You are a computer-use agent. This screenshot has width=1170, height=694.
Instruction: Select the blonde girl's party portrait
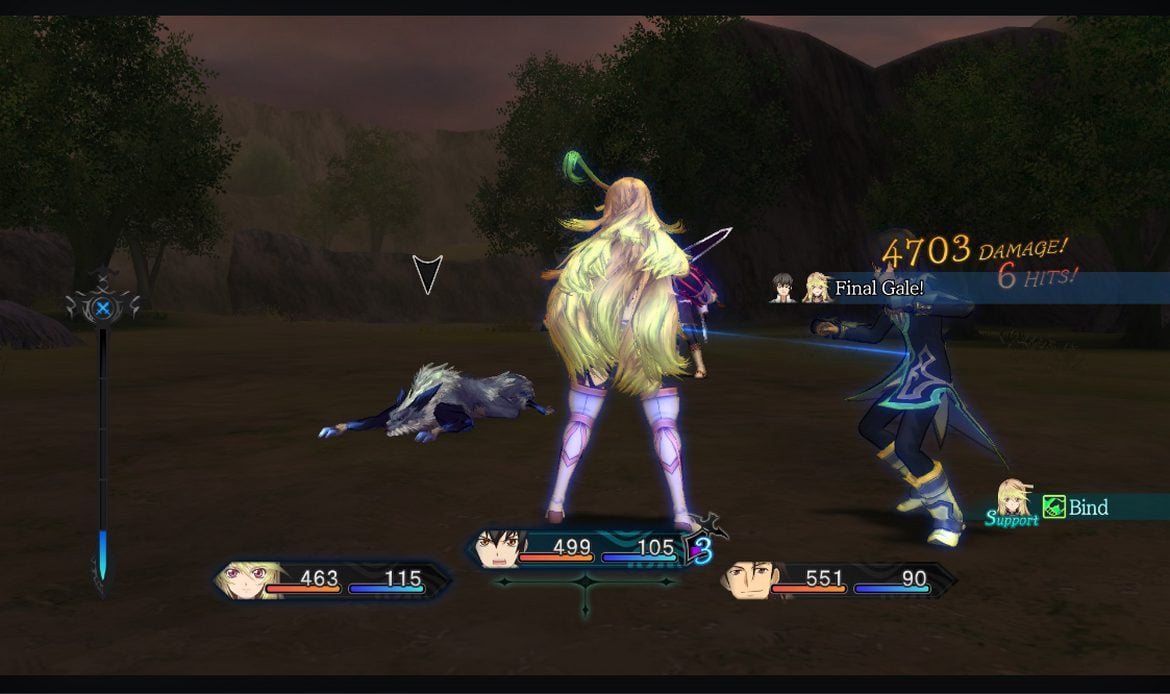point(243,580)
